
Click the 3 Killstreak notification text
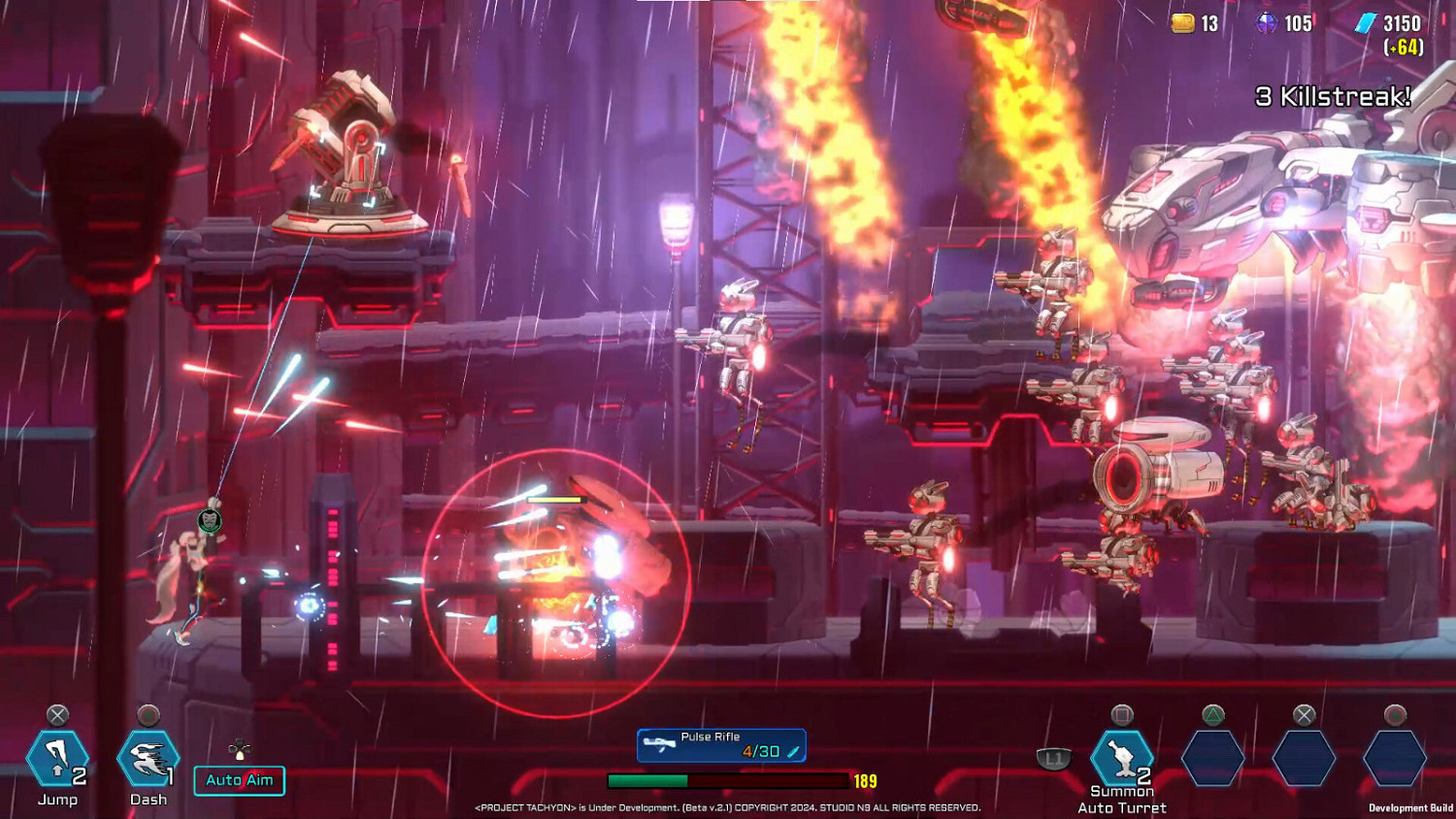pos(1332,95)
